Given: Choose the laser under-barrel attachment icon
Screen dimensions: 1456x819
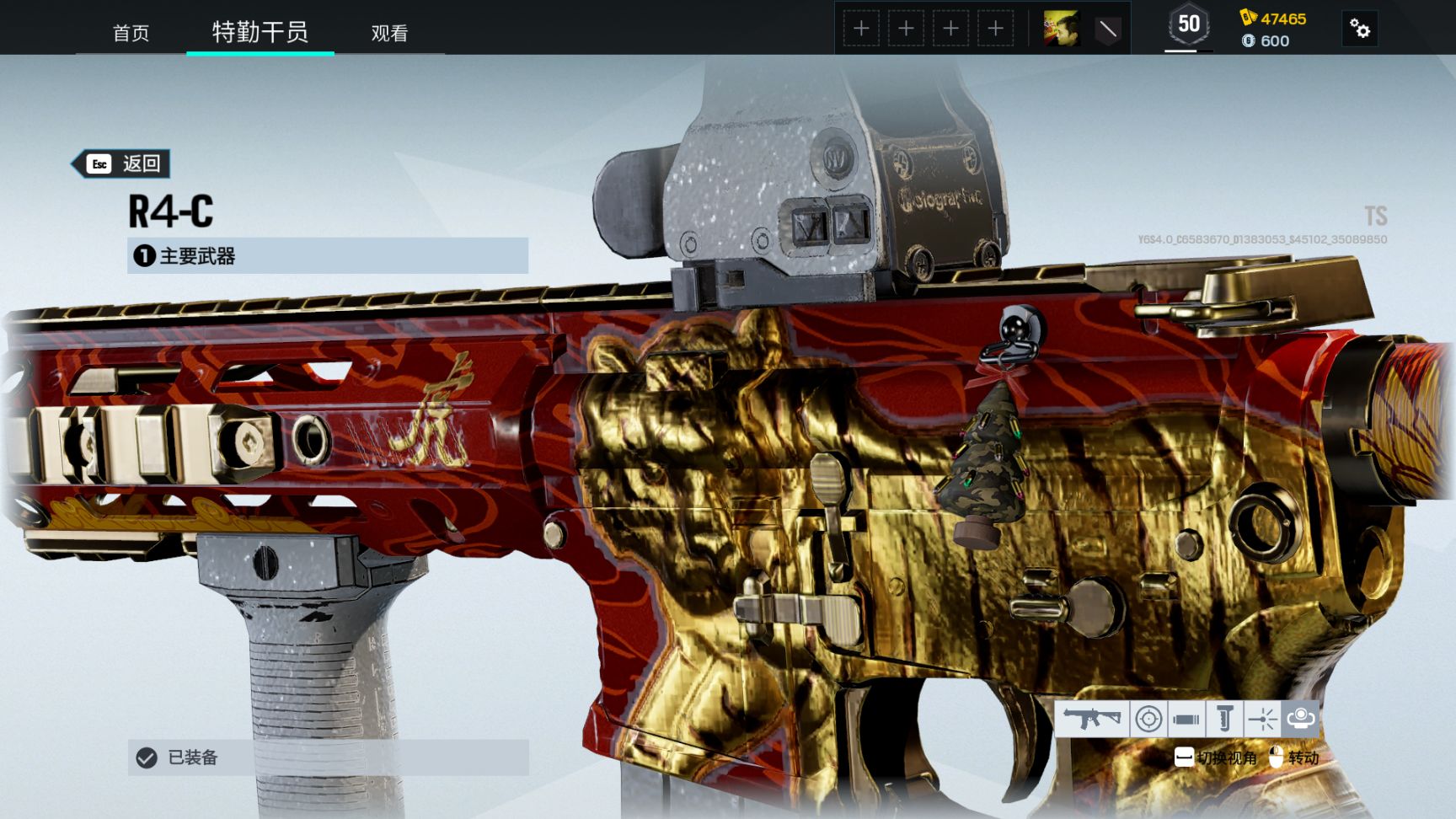Looking at the screenshot, I should tap(1262, 719).
